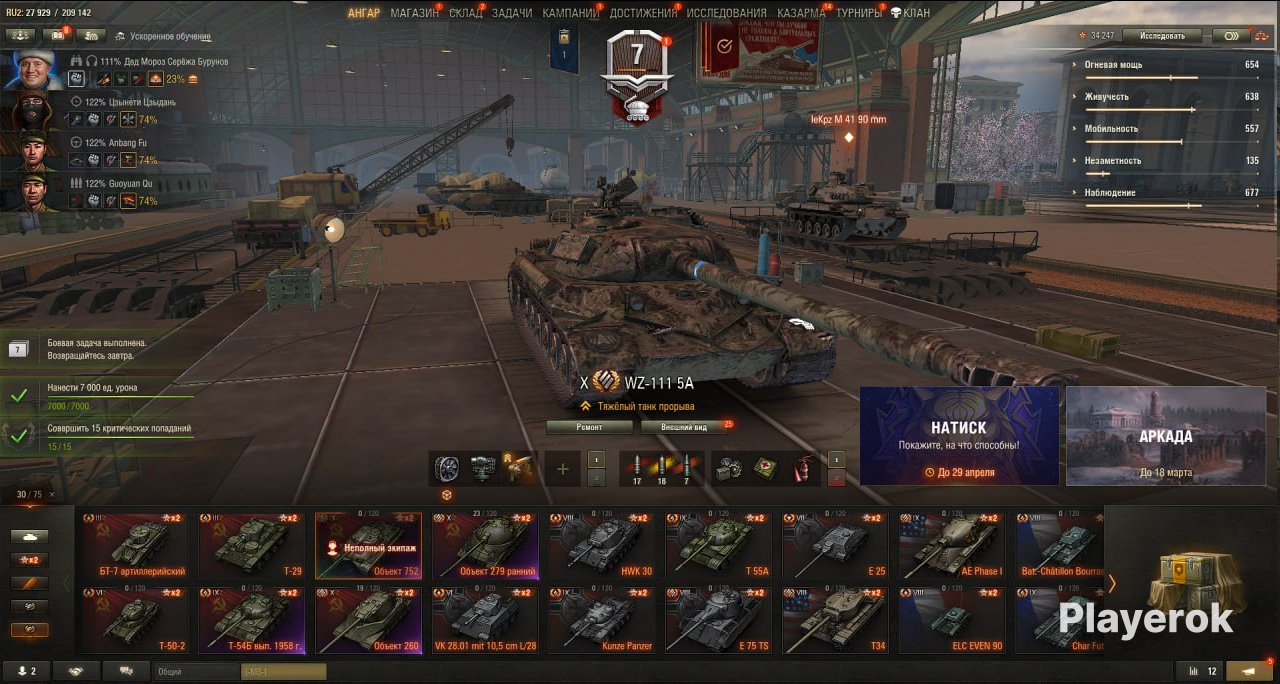The height and width of the screenshot is (684, 1280).
Task: Open the Магазин tab
Action: (414, 13)
